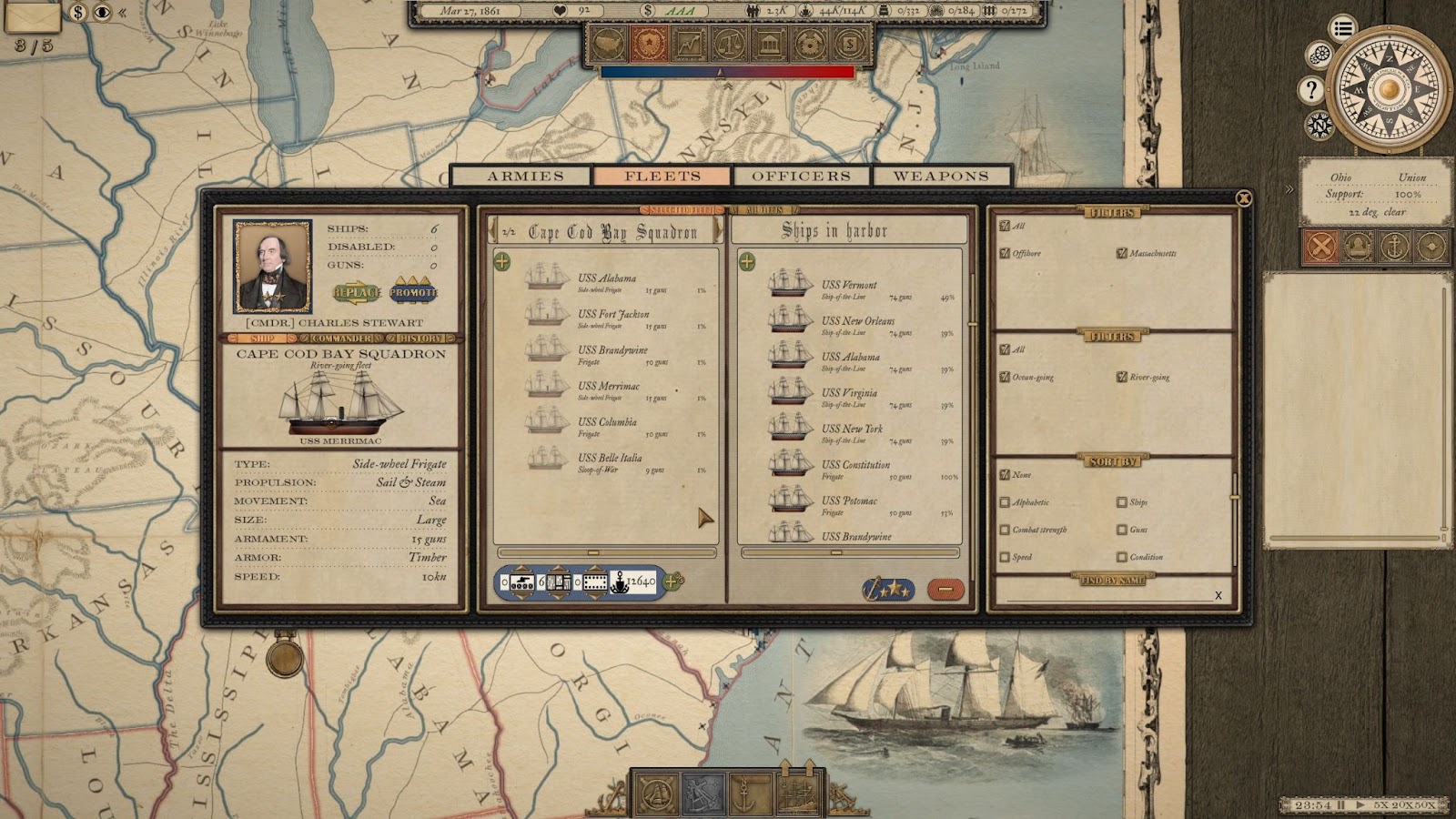This screenshot has height=819, width=1456.
Task: Open the Officers tab
Action: [x=801, y=176]
